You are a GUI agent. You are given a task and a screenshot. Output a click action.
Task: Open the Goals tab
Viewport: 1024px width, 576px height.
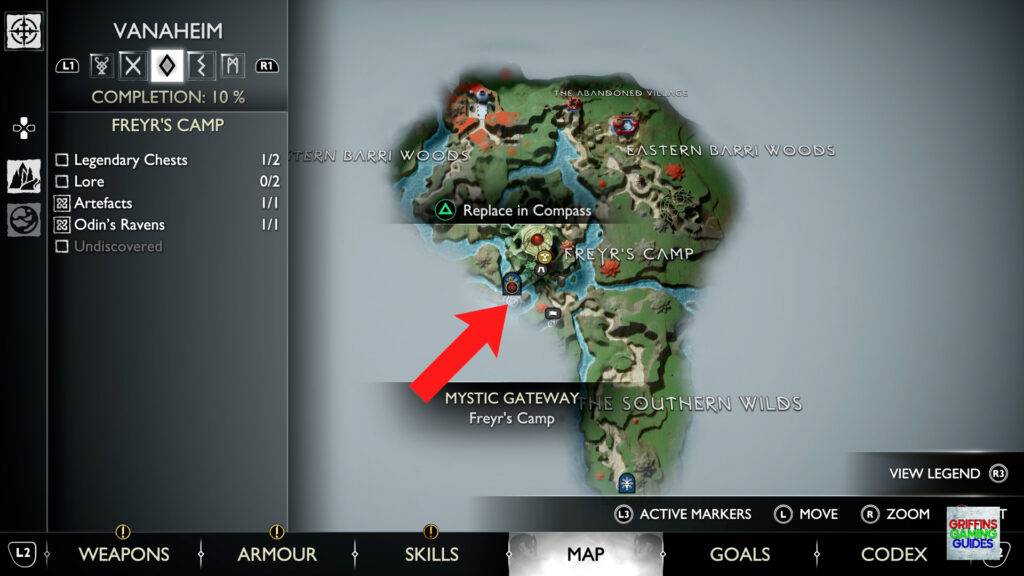739,554
